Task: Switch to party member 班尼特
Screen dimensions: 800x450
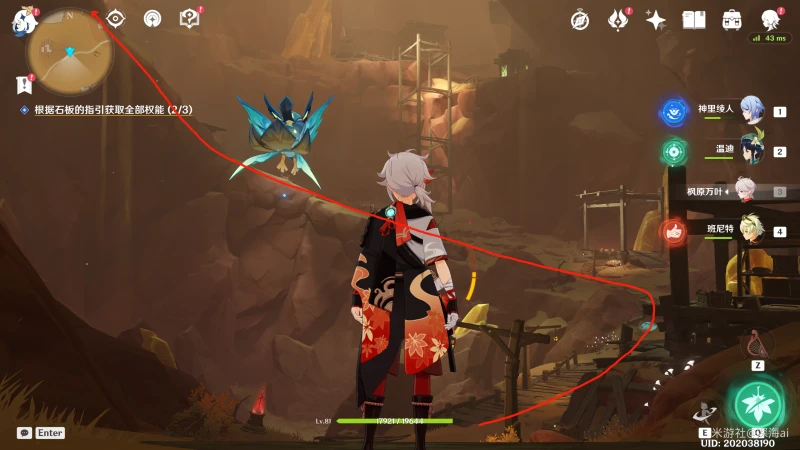Action: coord(750,230)
